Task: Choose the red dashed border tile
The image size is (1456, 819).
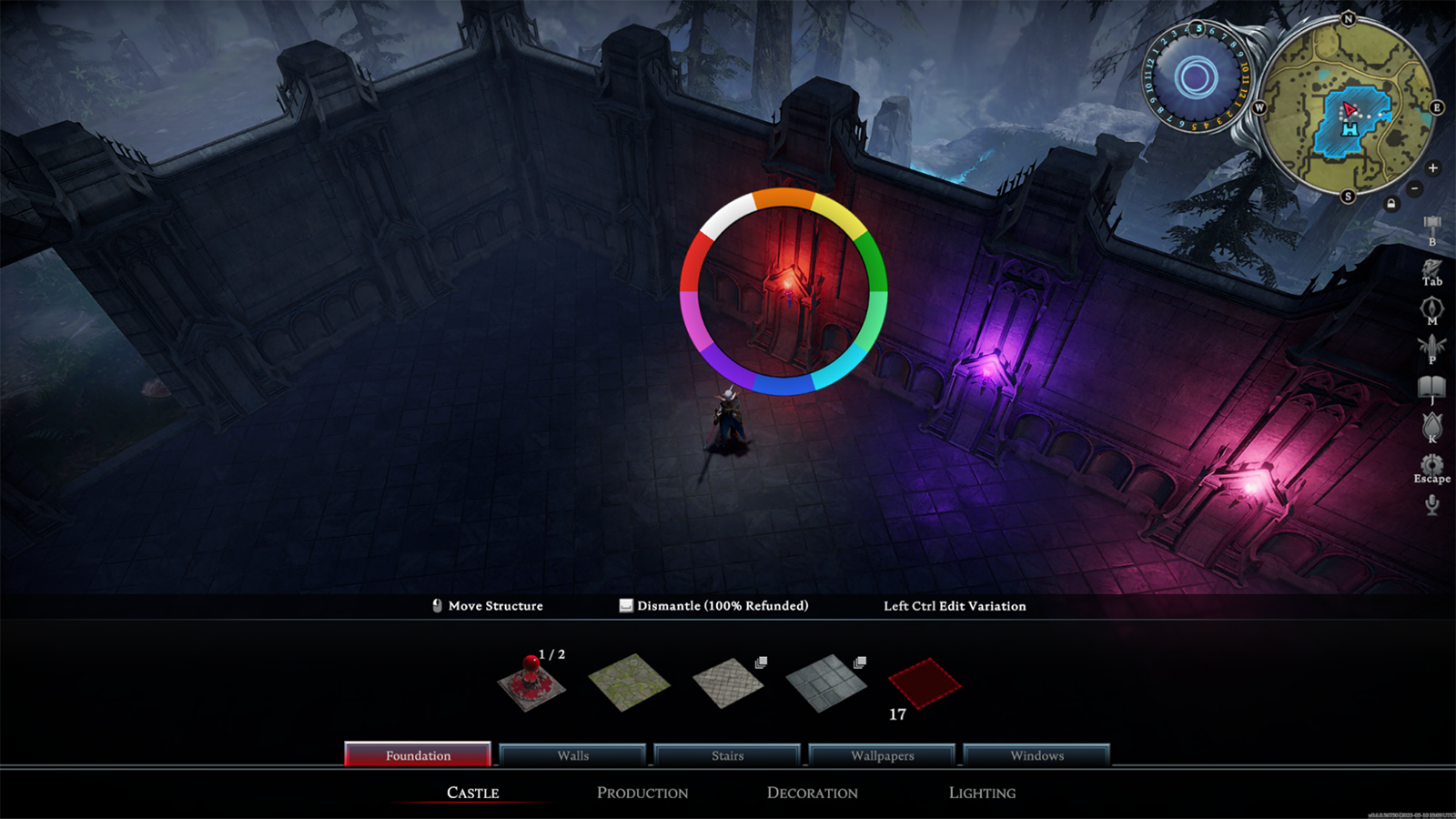Action: pyautogui.click(x=925, y=682)
